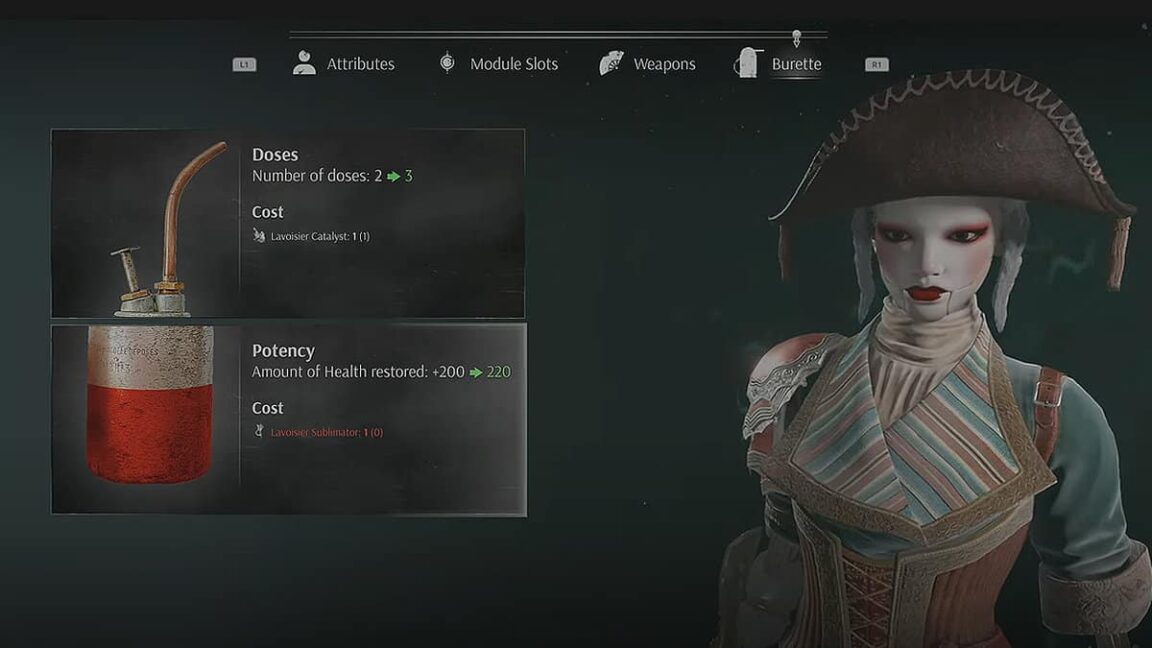
Task: Switch to the Attributes tab
Action: pos(344,64)
